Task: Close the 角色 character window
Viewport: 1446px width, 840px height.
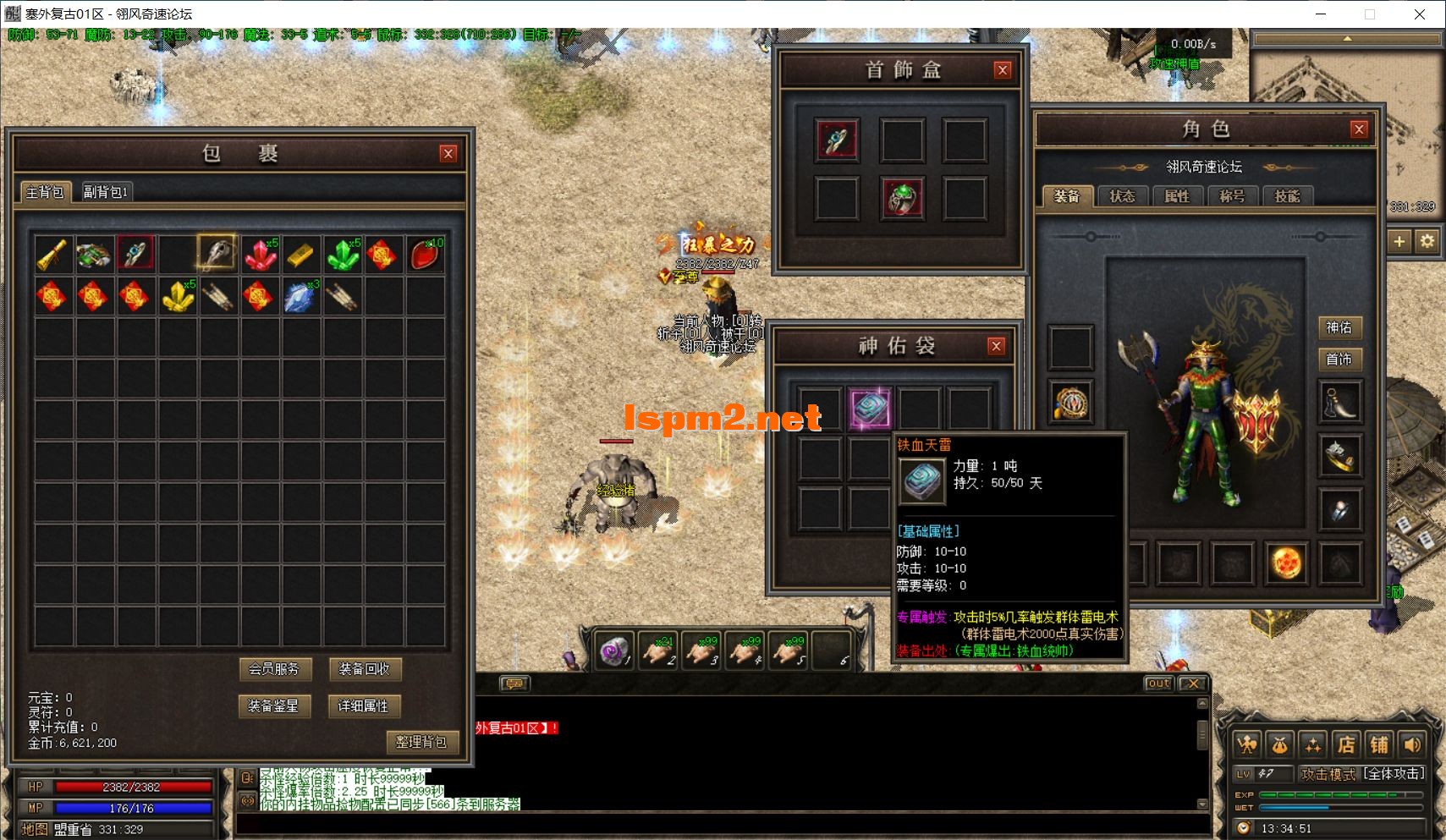Action: pyautogui.click(x=1359, y=129)
